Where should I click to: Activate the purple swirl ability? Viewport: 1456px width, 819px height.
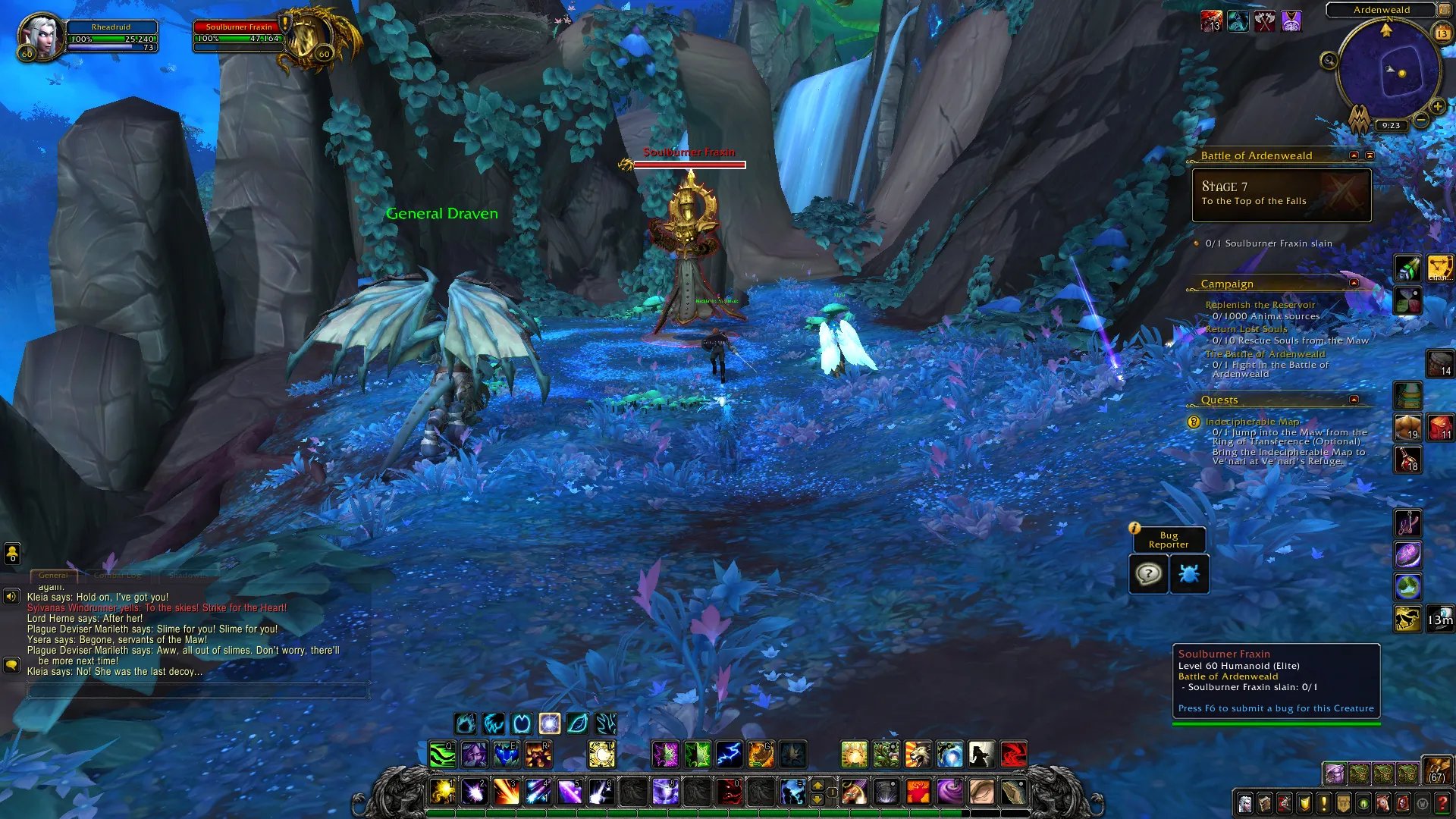coord(949,792)
